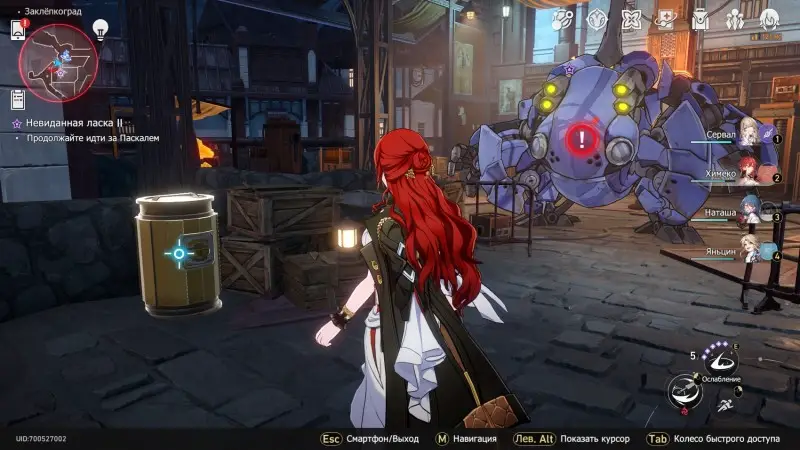Open the phone messages icon with red alert
Image resolution: width=800 pixels, height=450 pixels.
pos(17,29)
